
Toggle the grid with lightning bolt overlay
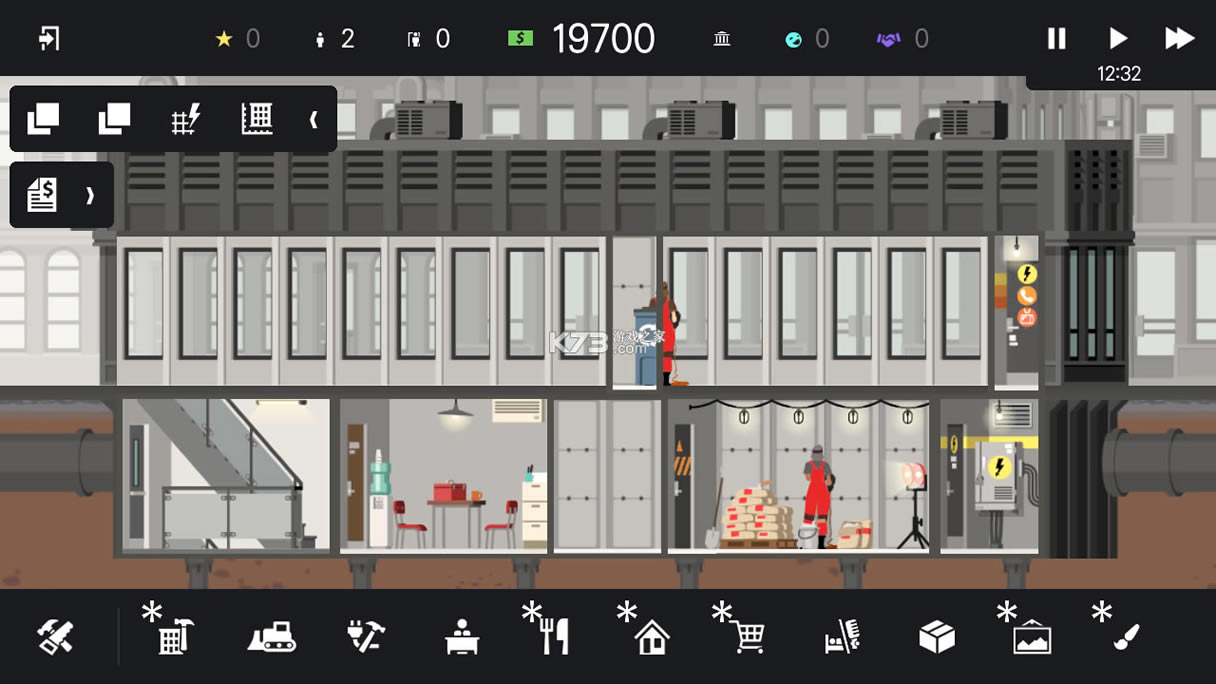(185, 119)
